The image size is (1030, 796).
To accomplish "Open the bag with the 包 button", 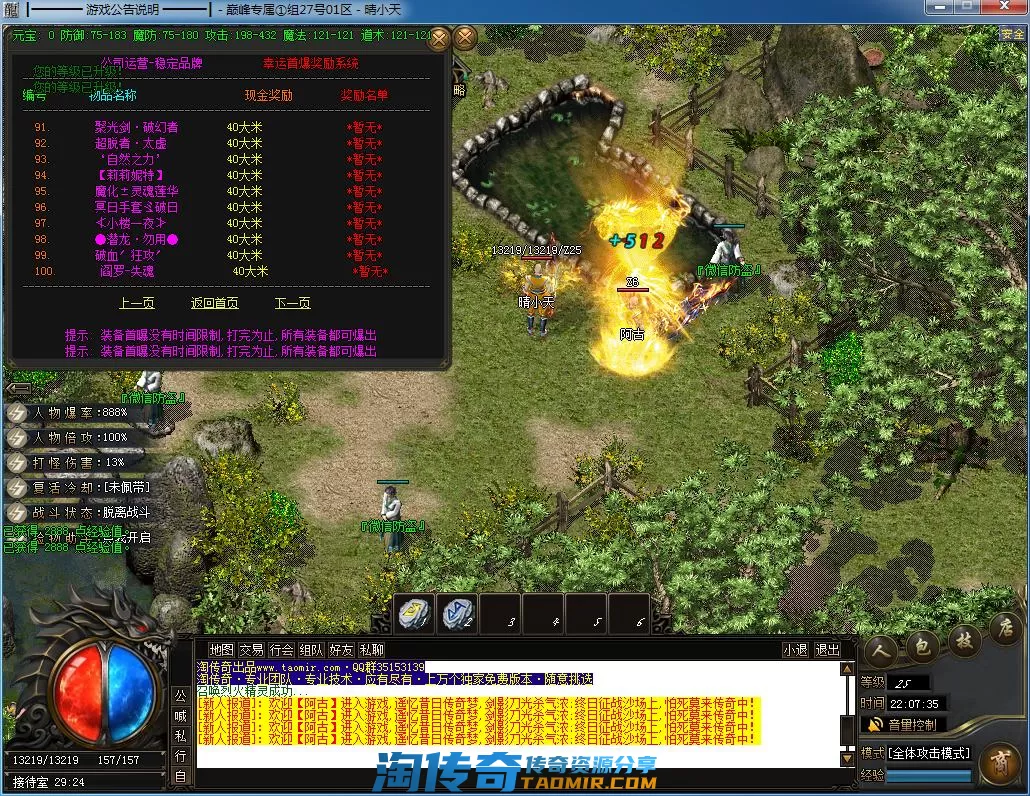I will [923, 646].
